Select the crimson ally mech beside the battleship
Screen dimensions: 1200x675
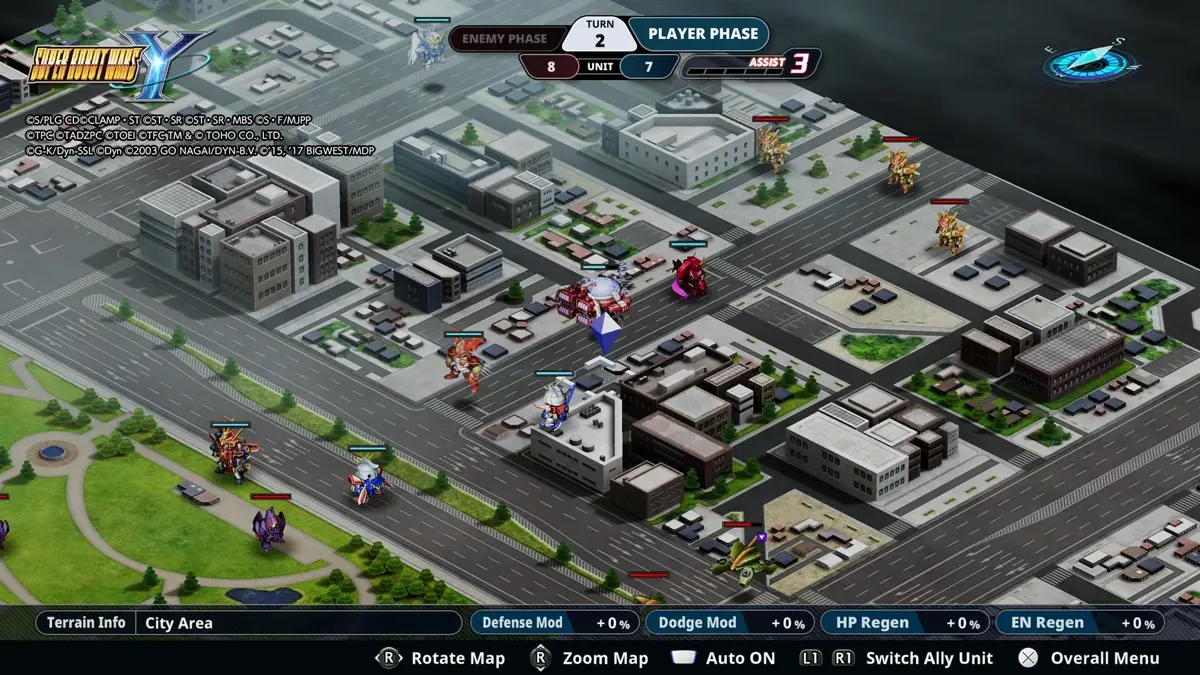point(689,275)
